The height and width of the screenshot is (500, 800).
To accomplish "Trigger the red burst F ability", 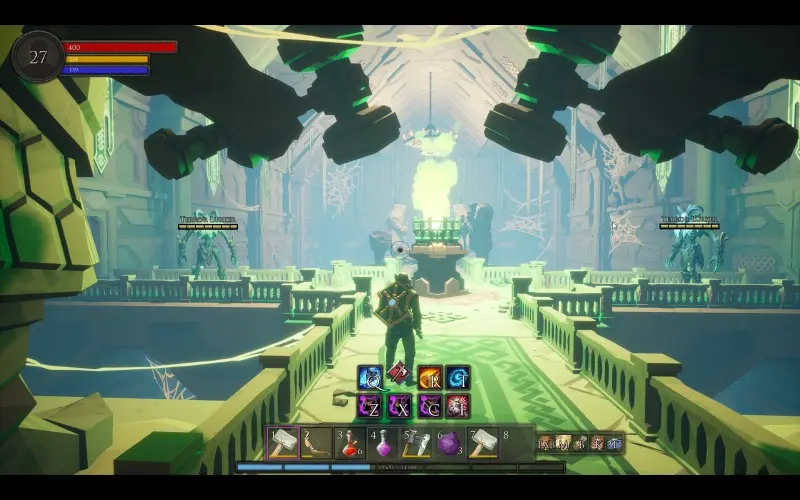I will pyautogui.click(x=458, y=405).
